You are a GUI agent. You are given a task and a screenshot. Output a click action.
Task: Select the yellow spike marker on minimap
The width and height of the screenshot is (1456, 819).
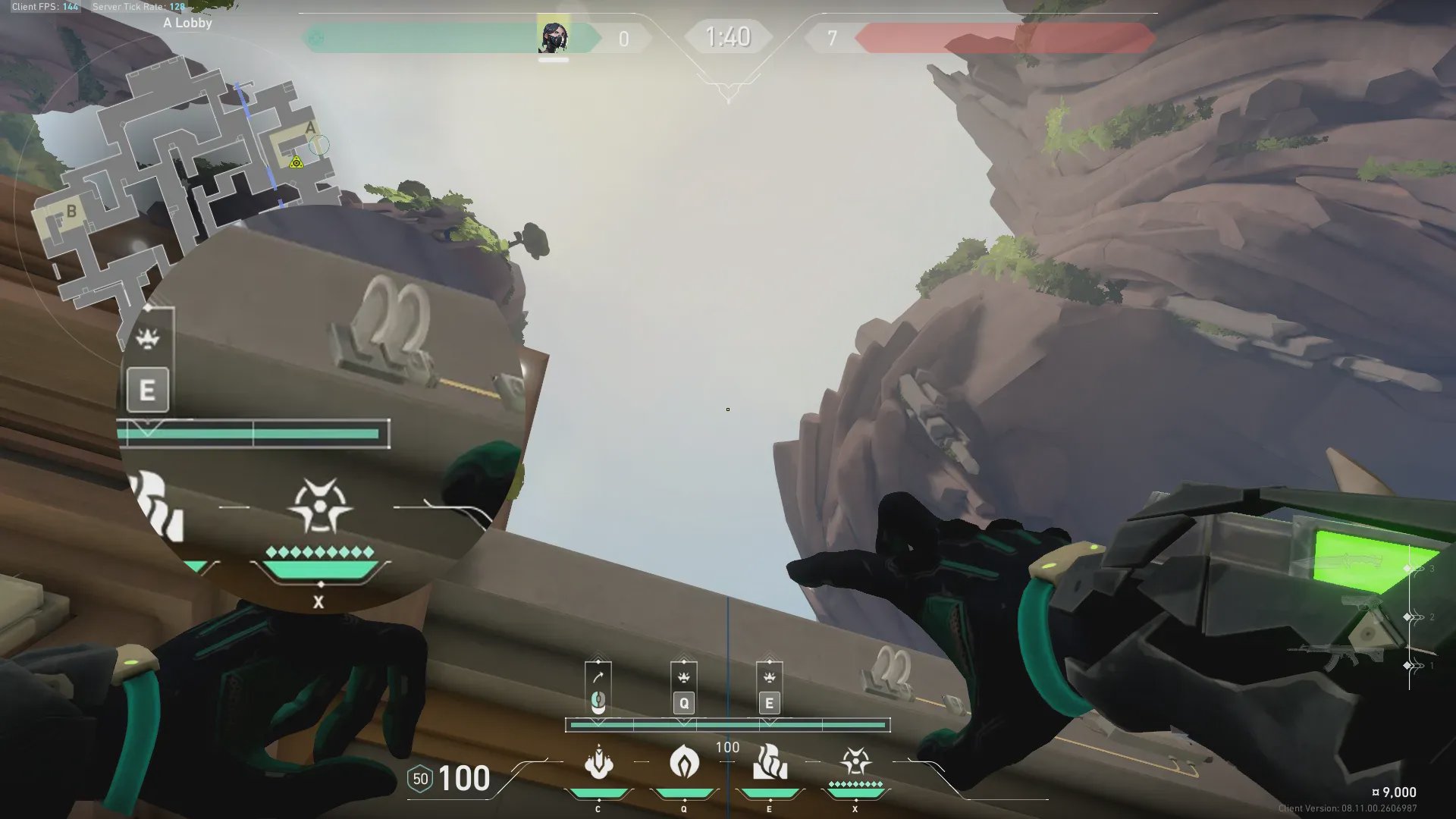[296, 162]
